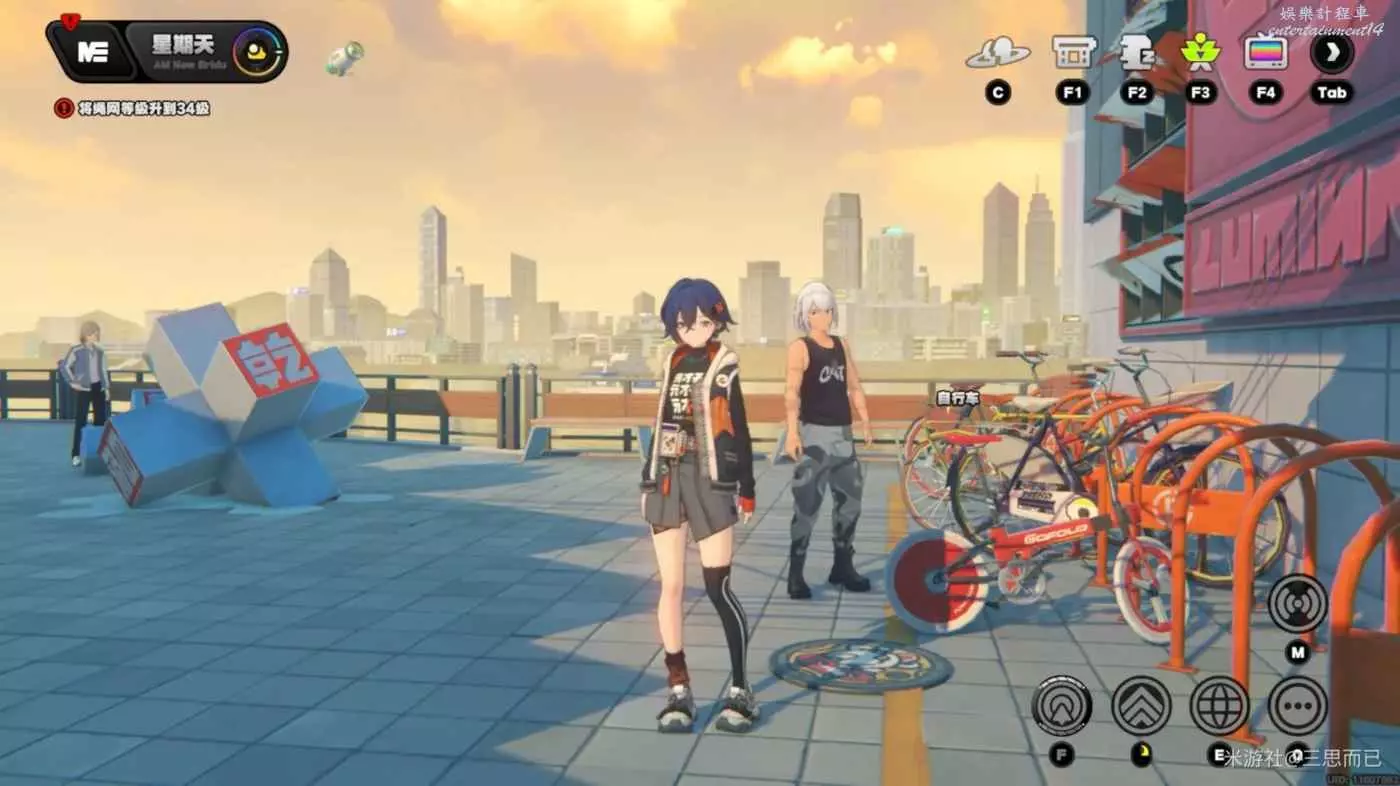Viewport: 1400px width, 786px height.
Task: Select the puzzle-piece icon with Z
Action: [x=1136, y=52]
